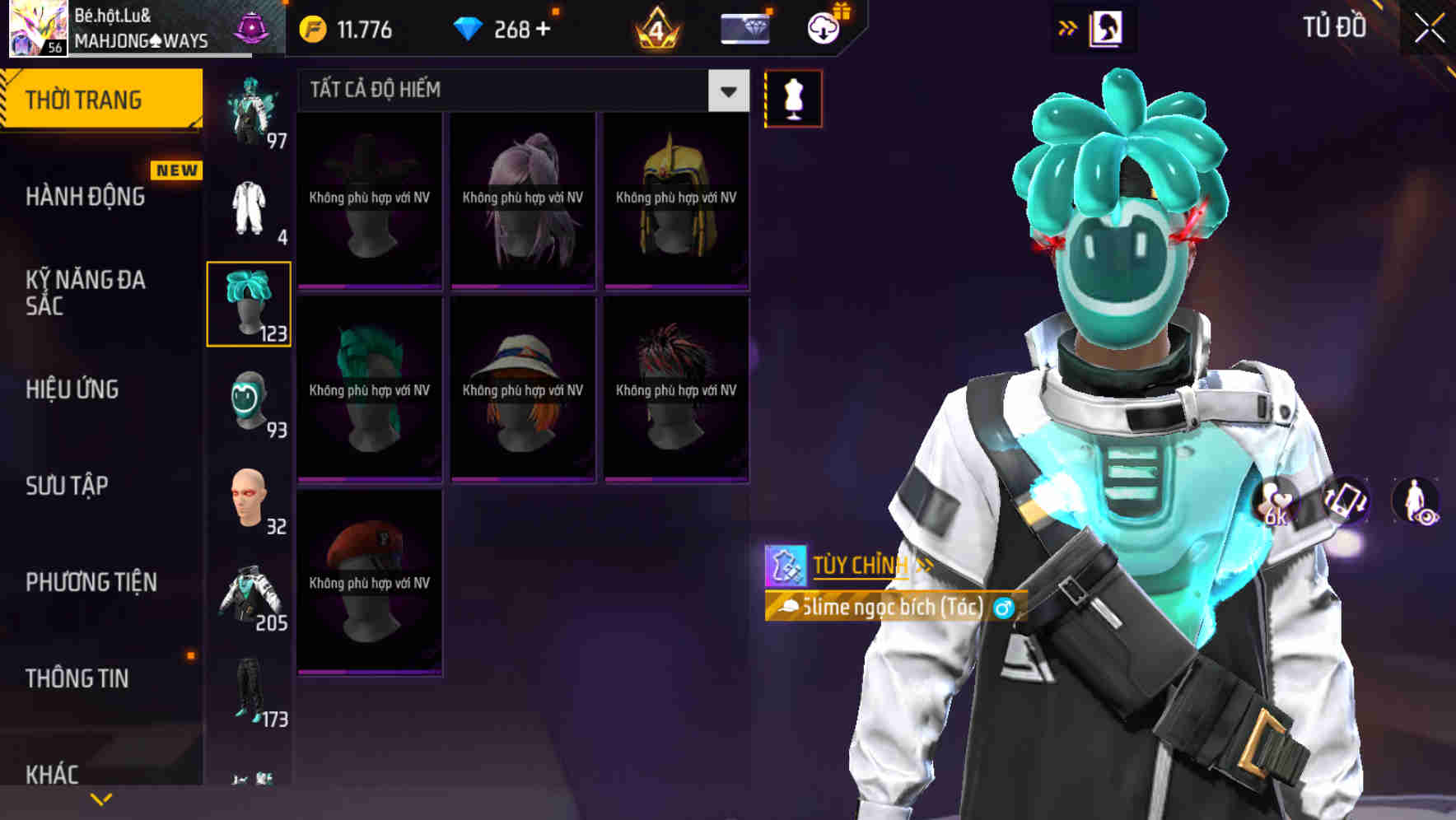The image size is (1456, 820).
Task: Click the mannequin try-on icon
Action: (793, 97)
